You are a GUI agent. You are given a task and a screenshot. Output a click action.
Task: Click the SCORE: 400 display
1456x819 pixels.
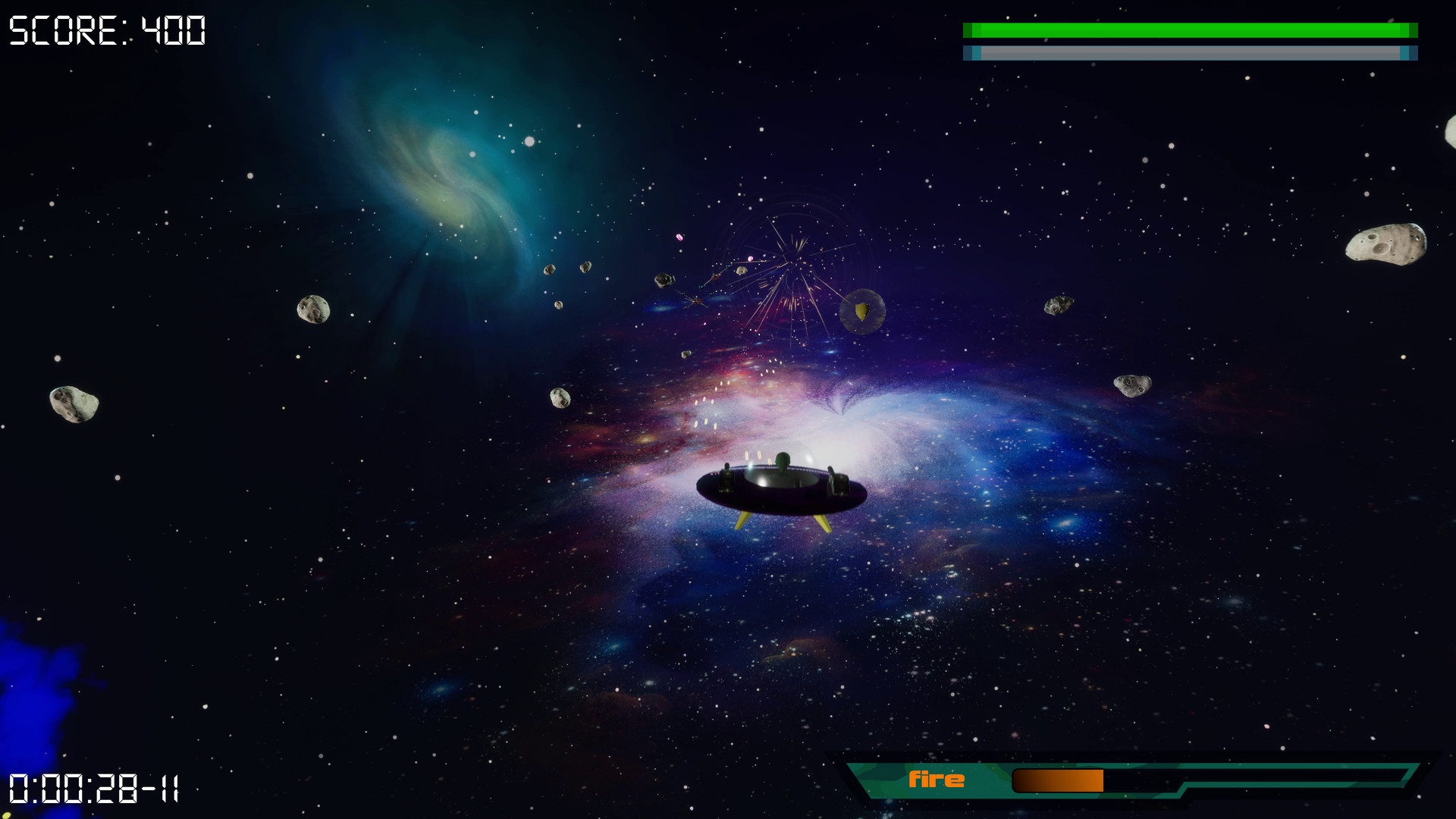105,30
